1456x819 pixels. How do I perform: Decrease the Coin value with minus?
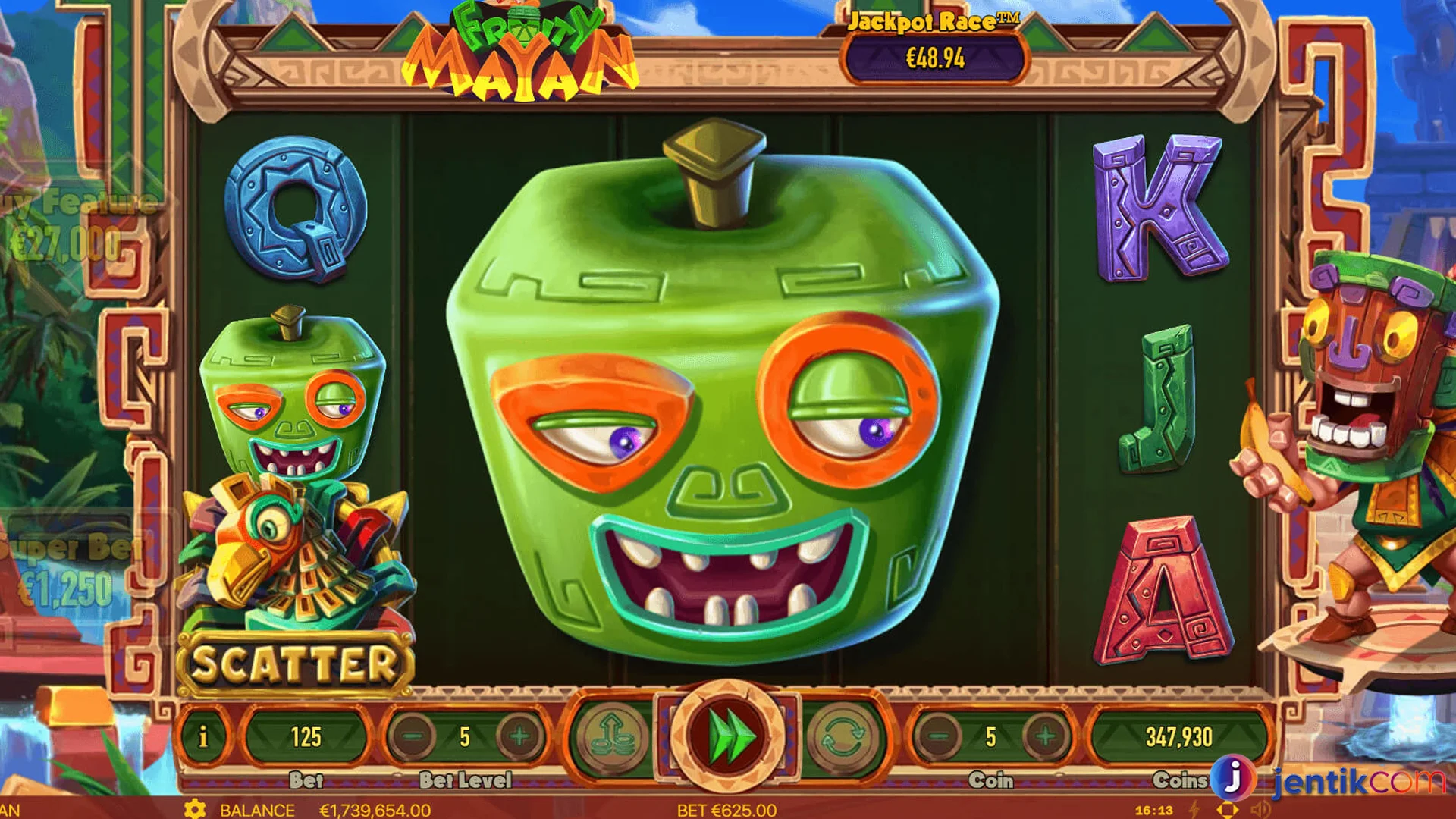938,736
